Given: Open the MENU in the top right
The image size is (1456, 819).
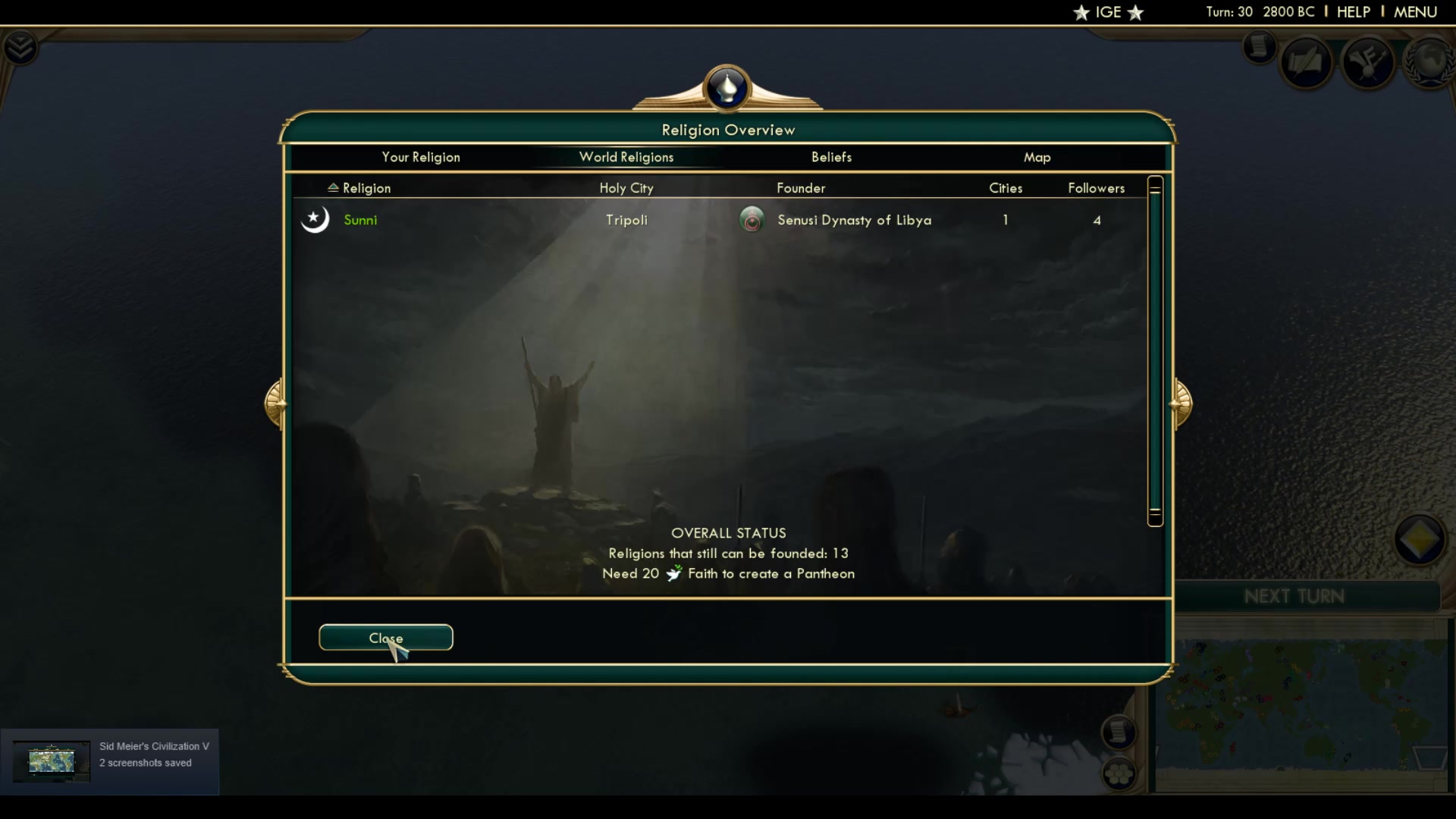Looking at the screenshot, I should (1415, 12).
